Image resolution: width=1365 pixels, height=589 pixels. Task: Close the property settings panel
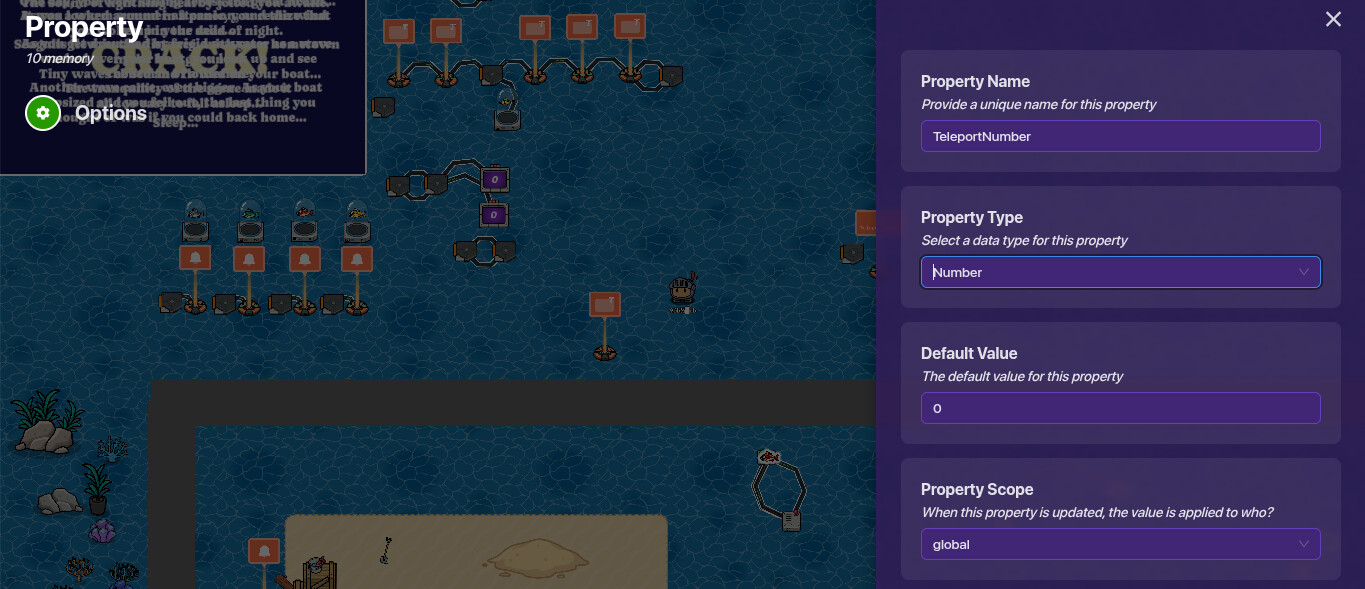point(1333,19)
